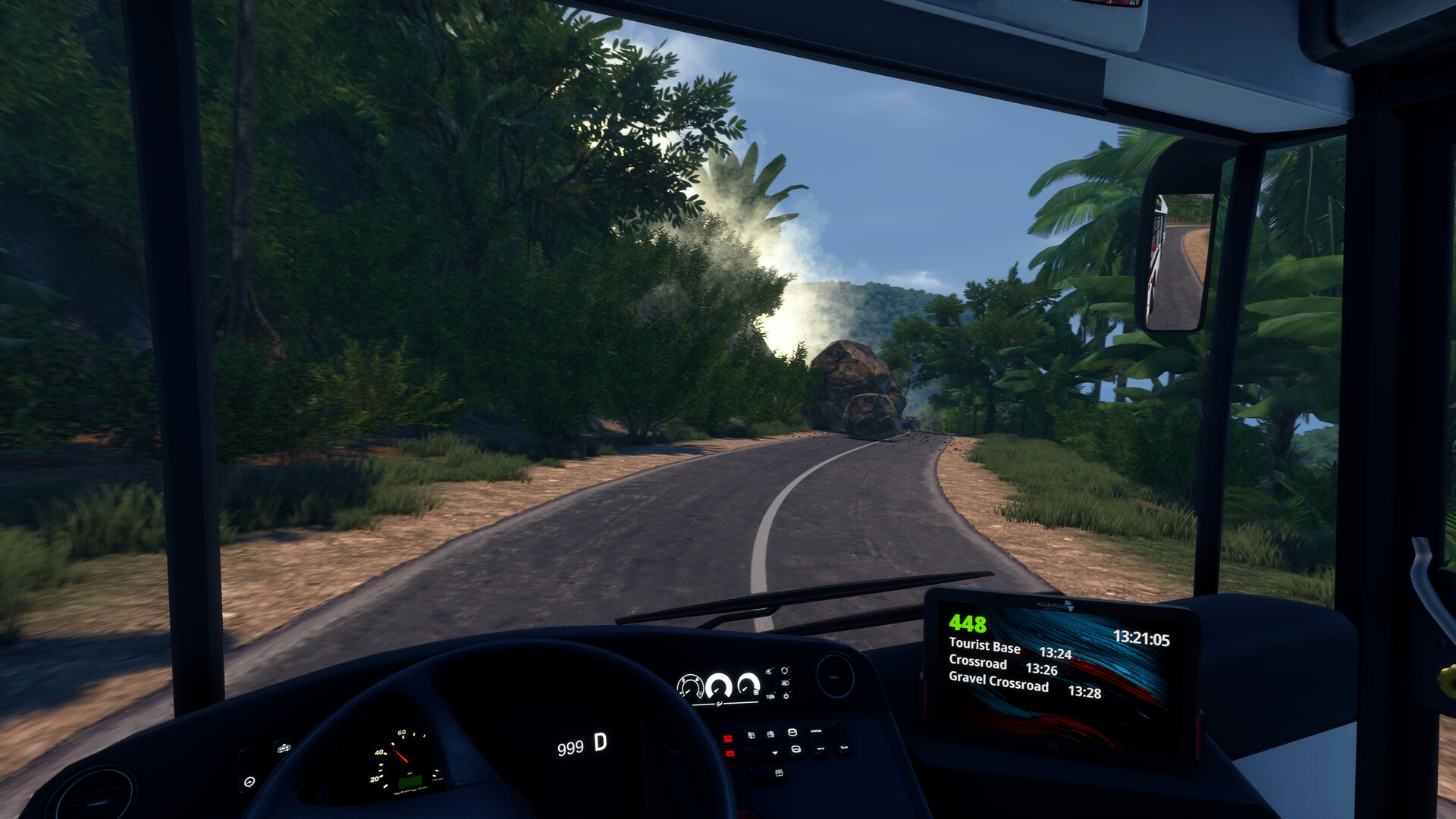Toggle the lower red hazard switch

(x=730, y=754)
